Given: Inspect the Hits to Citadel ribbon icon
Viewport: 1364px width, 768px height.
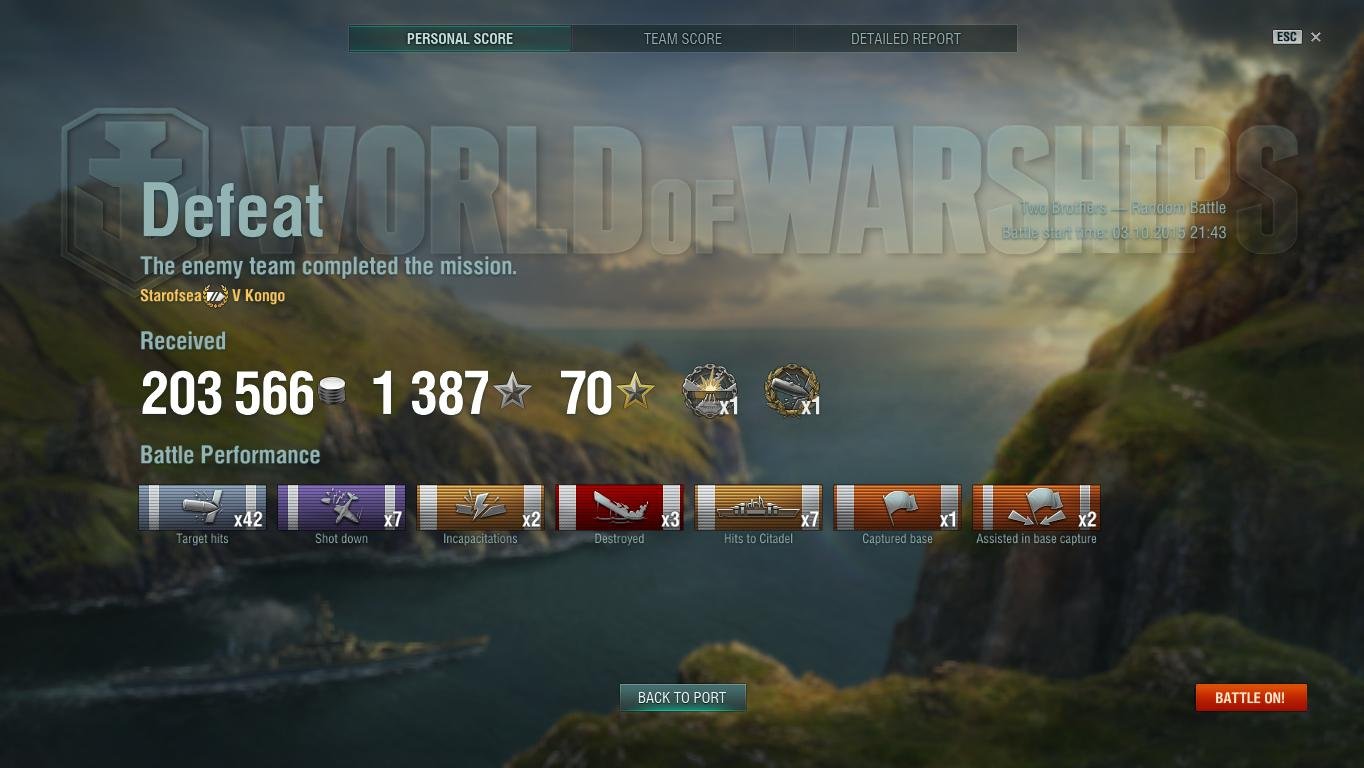Looking at the screenshot, I should point(758,507).
